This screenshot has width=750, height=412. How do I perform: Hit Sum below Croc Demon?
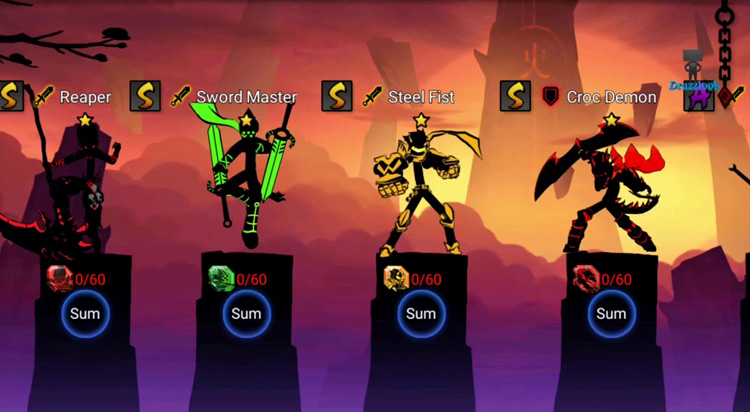pos(610,314)
